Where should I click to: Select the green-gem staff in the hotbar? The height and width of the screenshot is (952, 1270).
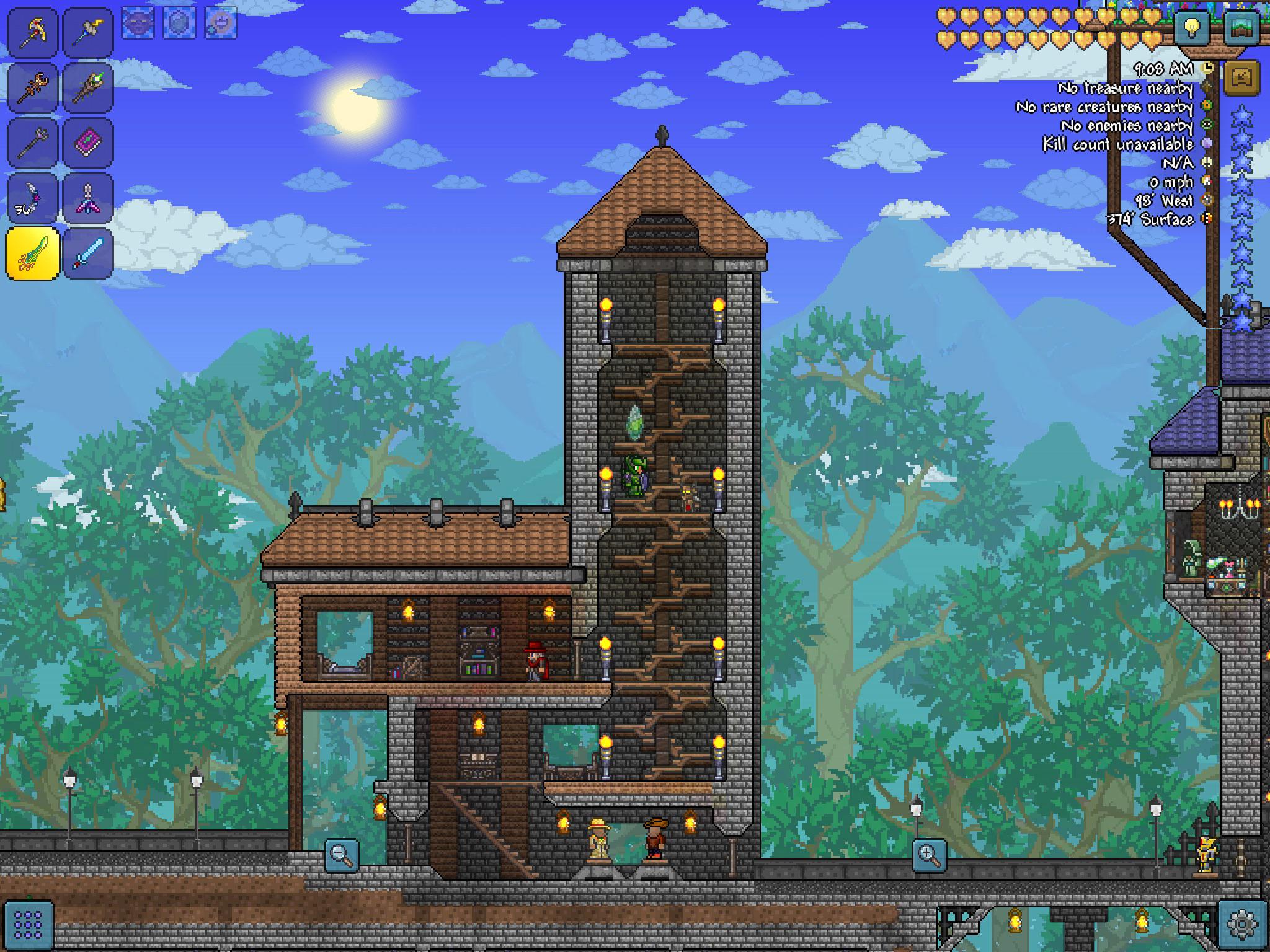[89, 90]
